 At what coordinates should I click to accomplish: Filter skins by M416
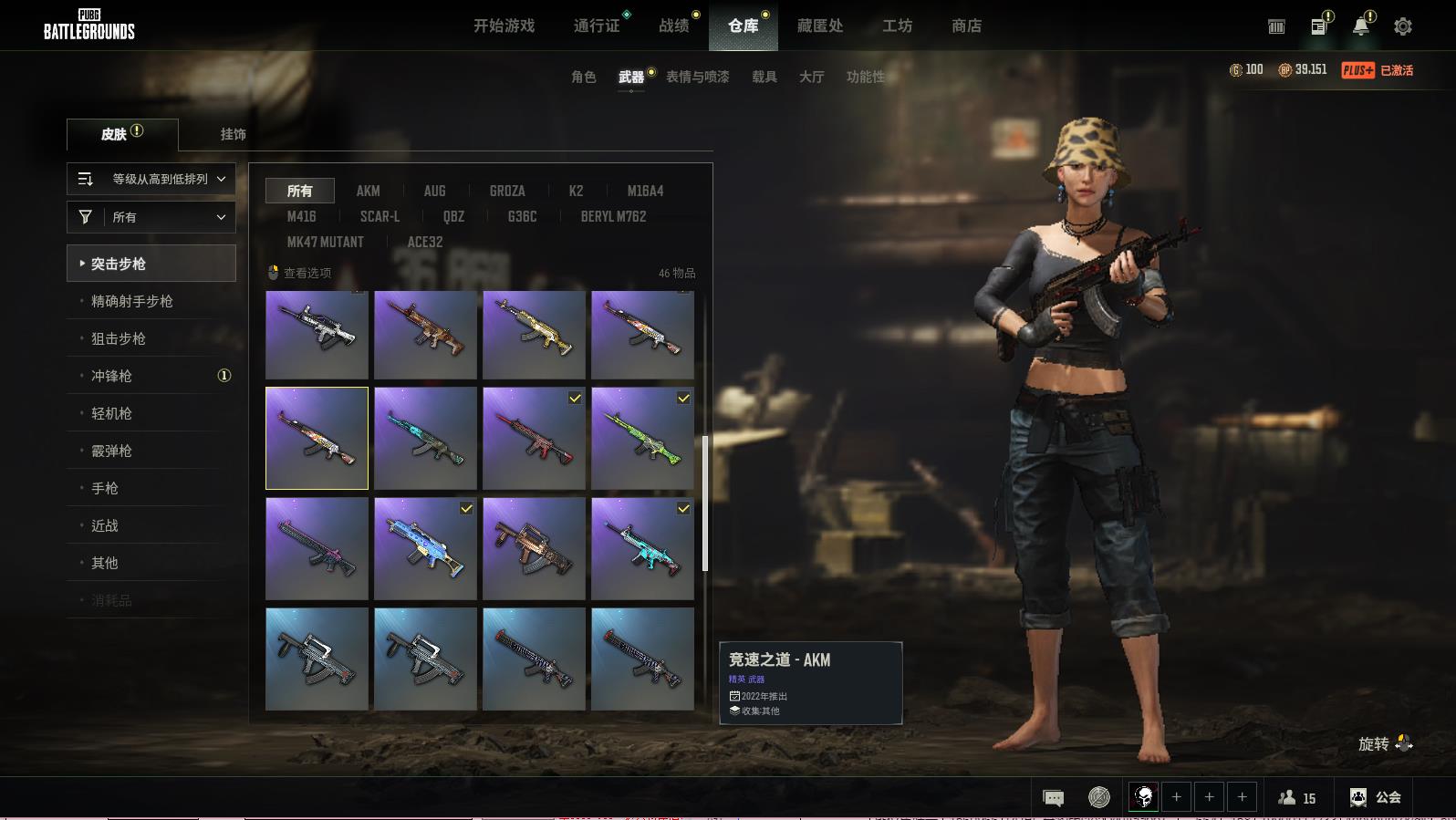(301, 216)
